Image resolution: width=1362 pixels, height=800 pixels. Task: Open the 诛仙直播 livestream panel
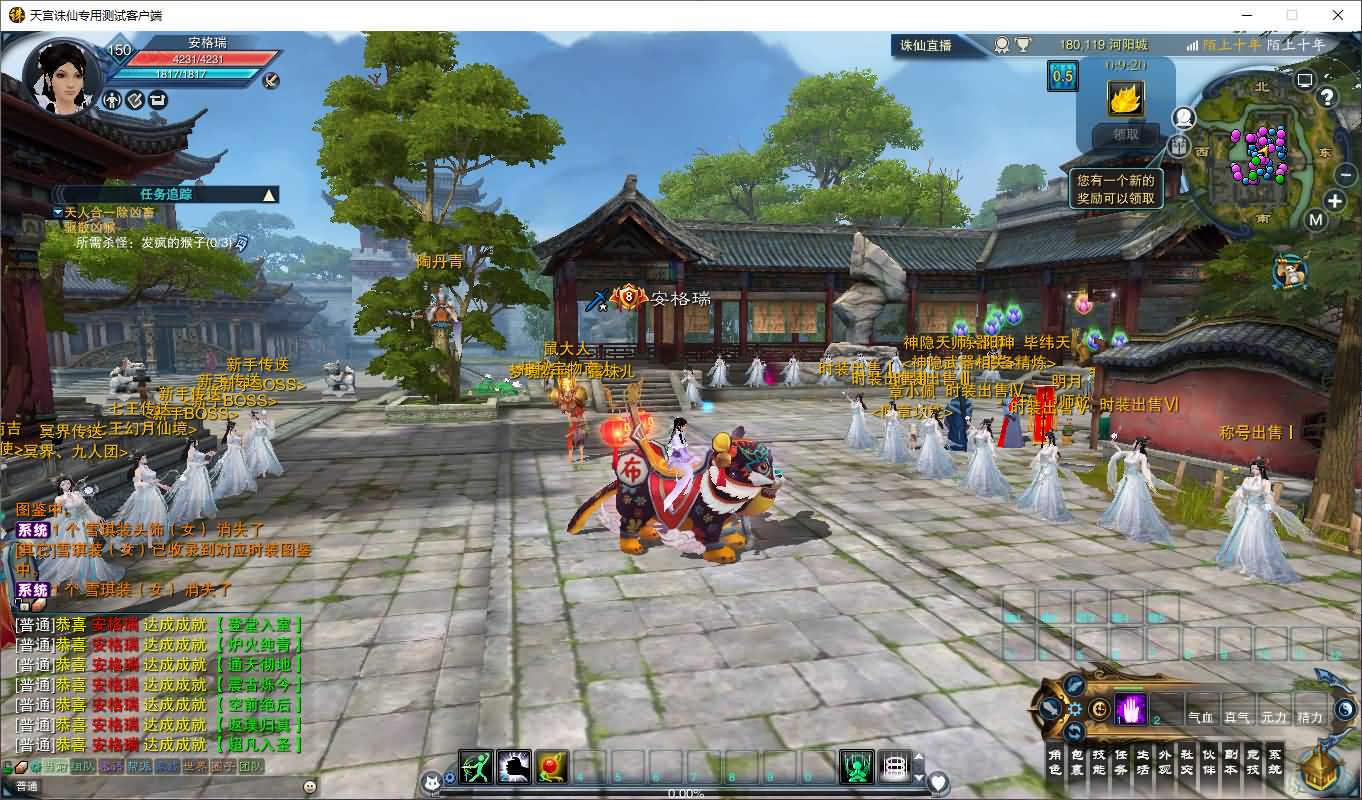(925, 45)
